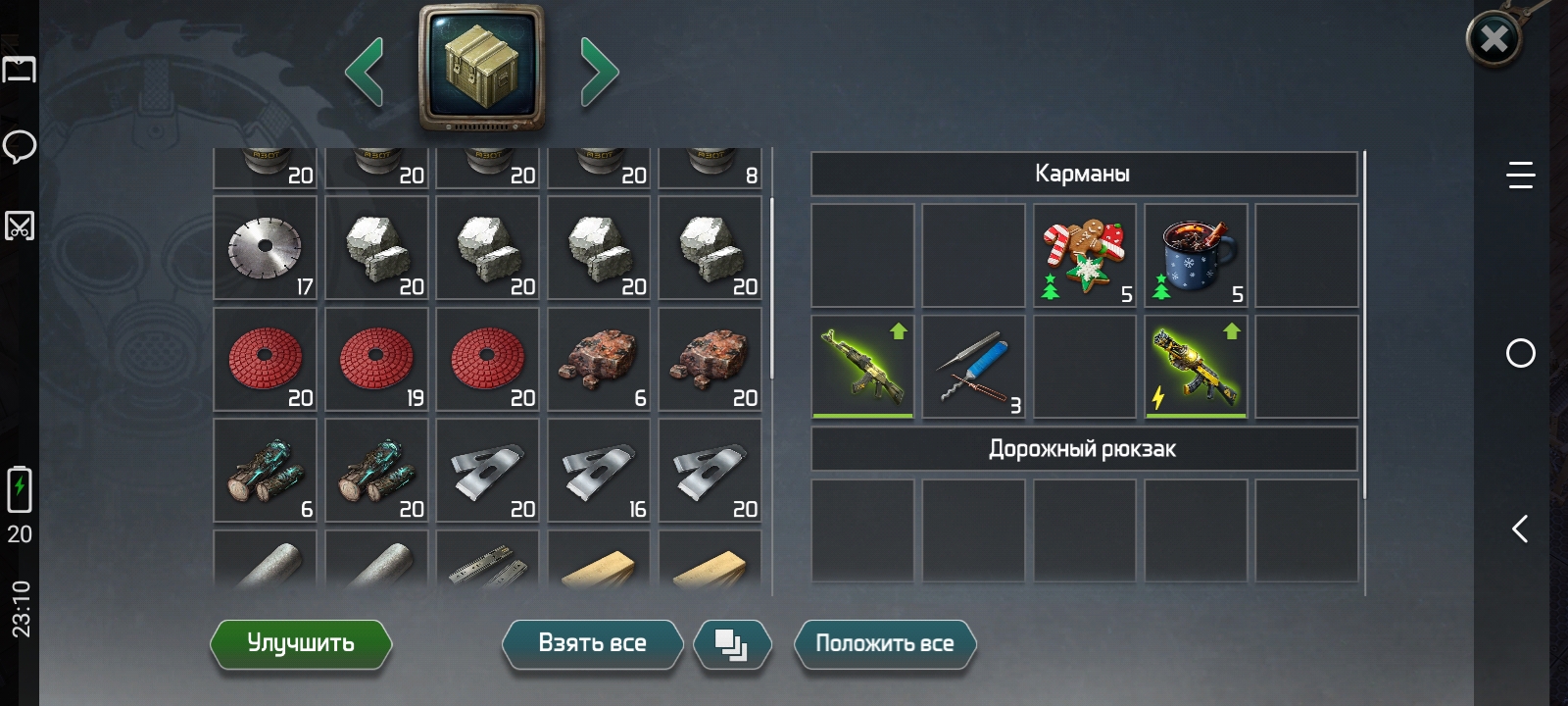Select the blue mulled drink mug
The image size is (1568, 706).
pos(1196,256)
